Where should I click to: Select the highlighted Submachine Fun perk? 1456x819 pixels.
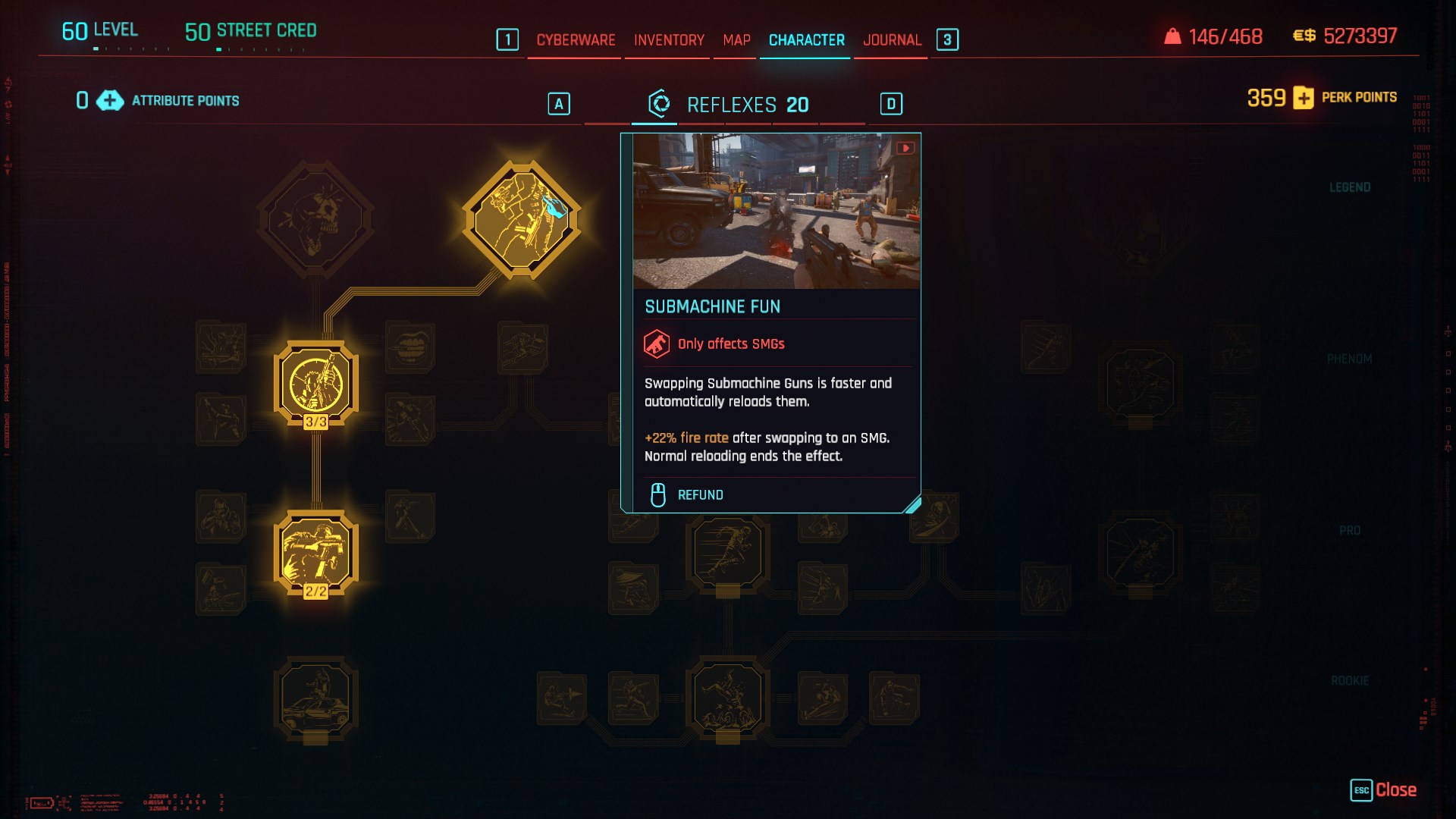tap(522, 221)
